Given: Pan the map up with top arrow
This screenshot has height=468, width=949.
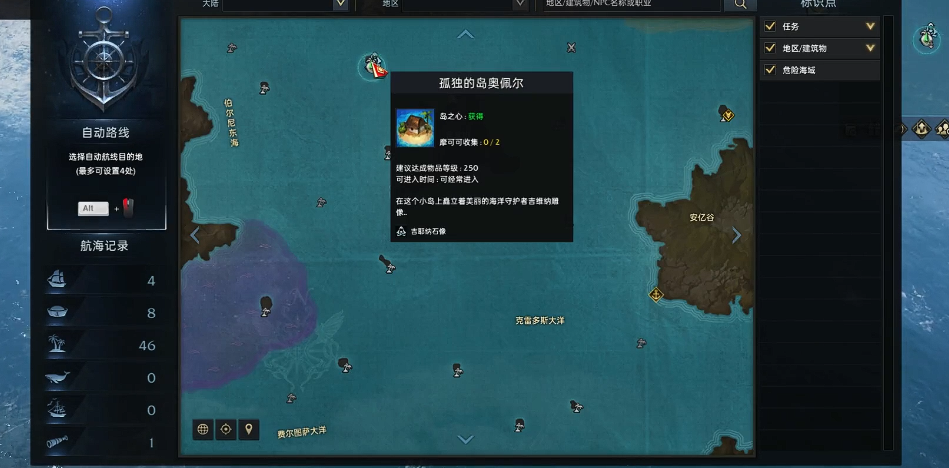Looking at the screenshot, I should [x=465, y=35].
